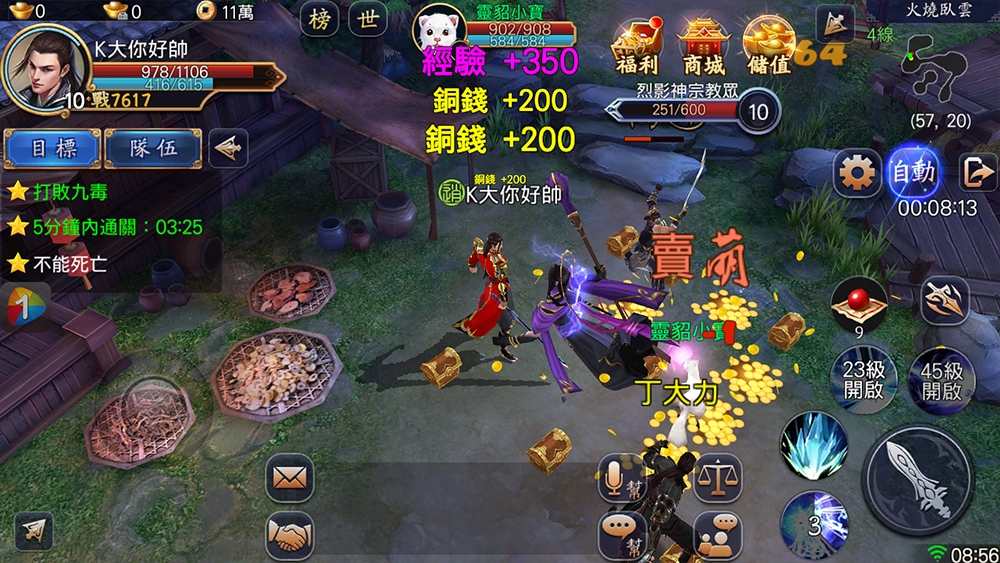Collapse the quest panel with the arrow button
Viewport: 1000px width, 563px height.
(228, 148)
